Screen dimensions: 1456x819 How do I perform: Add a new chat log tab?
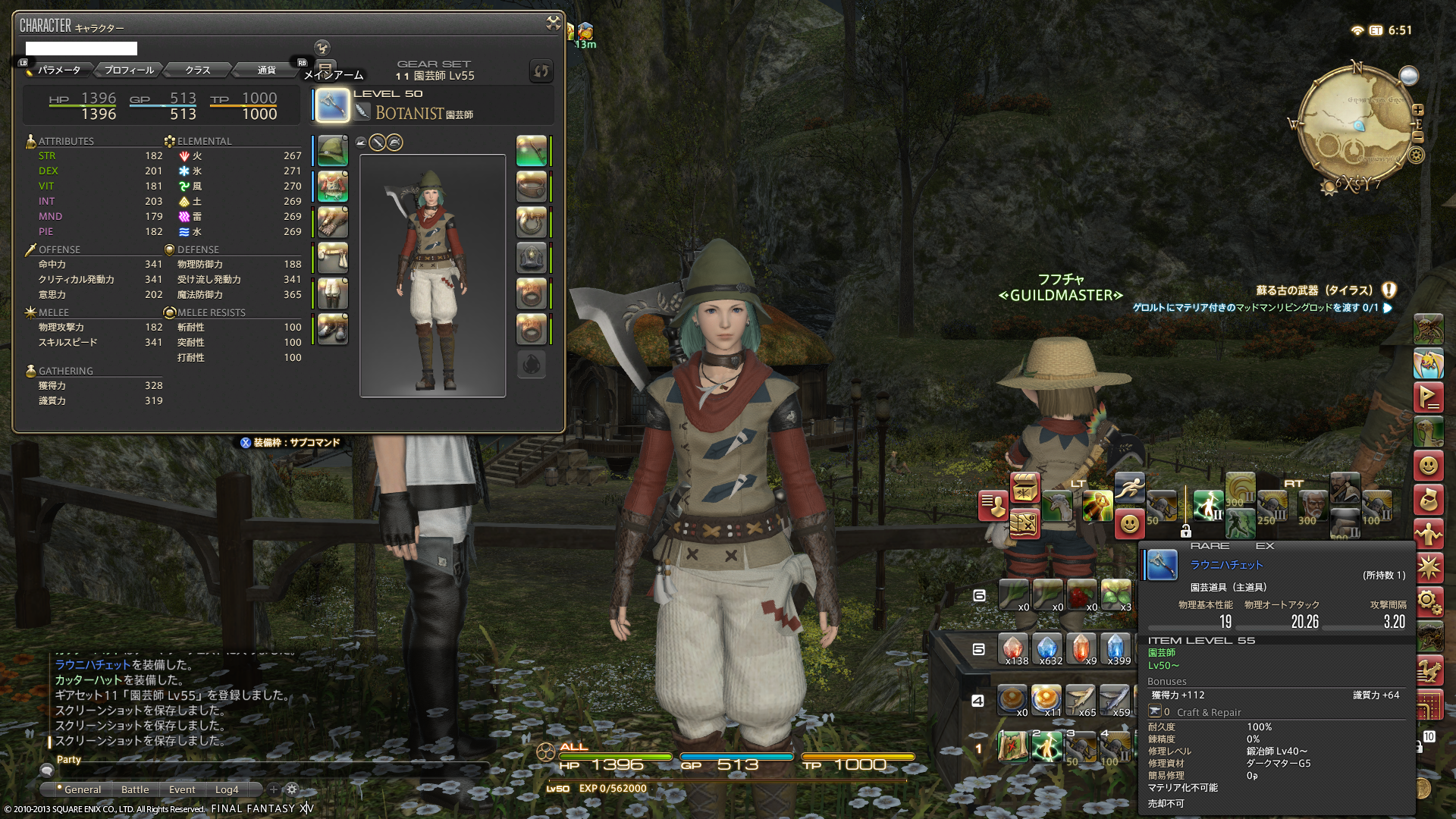274,789
